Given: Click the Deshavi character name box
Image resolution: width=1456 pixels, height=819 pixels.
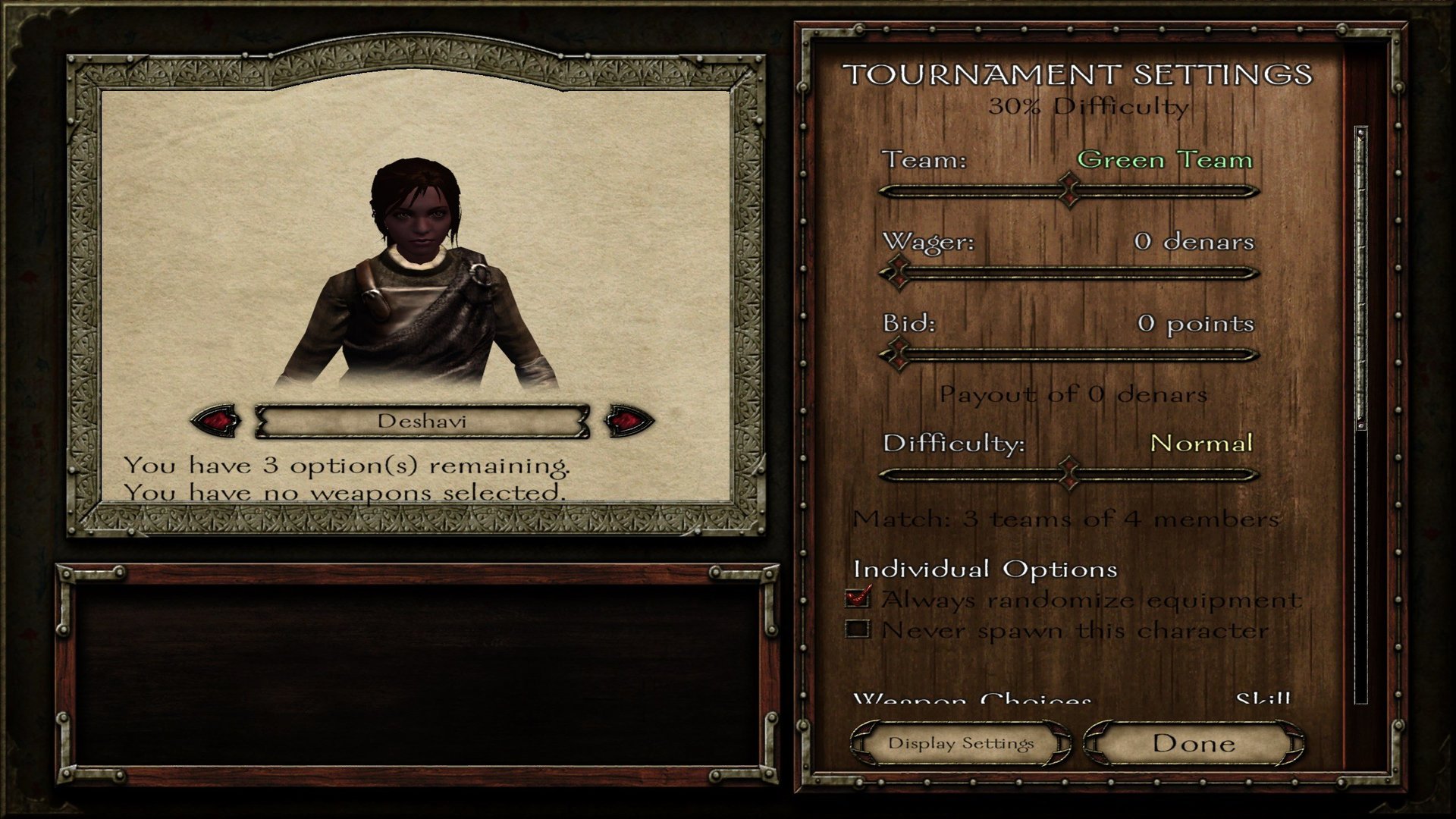Looking at the screenshot, I should point(422,421).
